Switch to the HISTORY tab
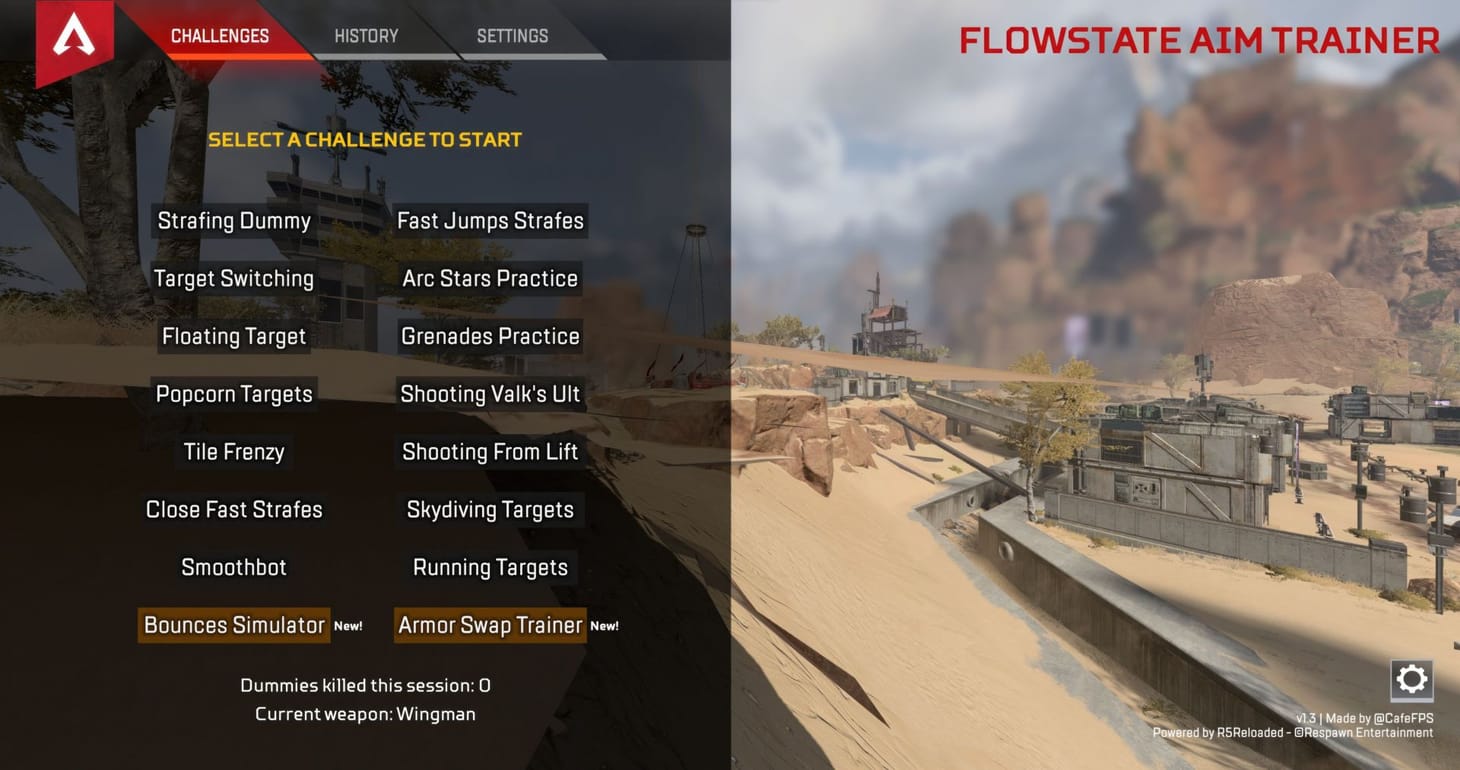This screenshot has height=770, width=1460. click(365, 35)
